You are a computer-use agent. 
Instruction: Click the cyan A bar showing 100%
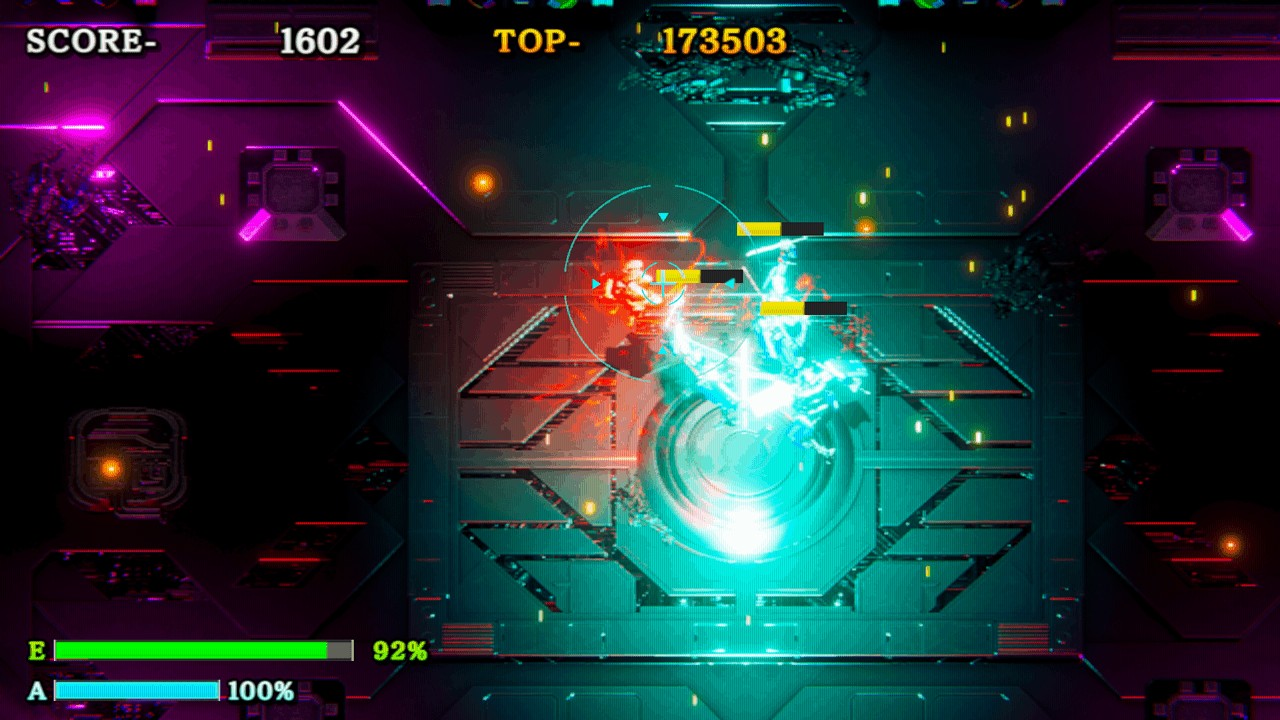coord(137,688)
